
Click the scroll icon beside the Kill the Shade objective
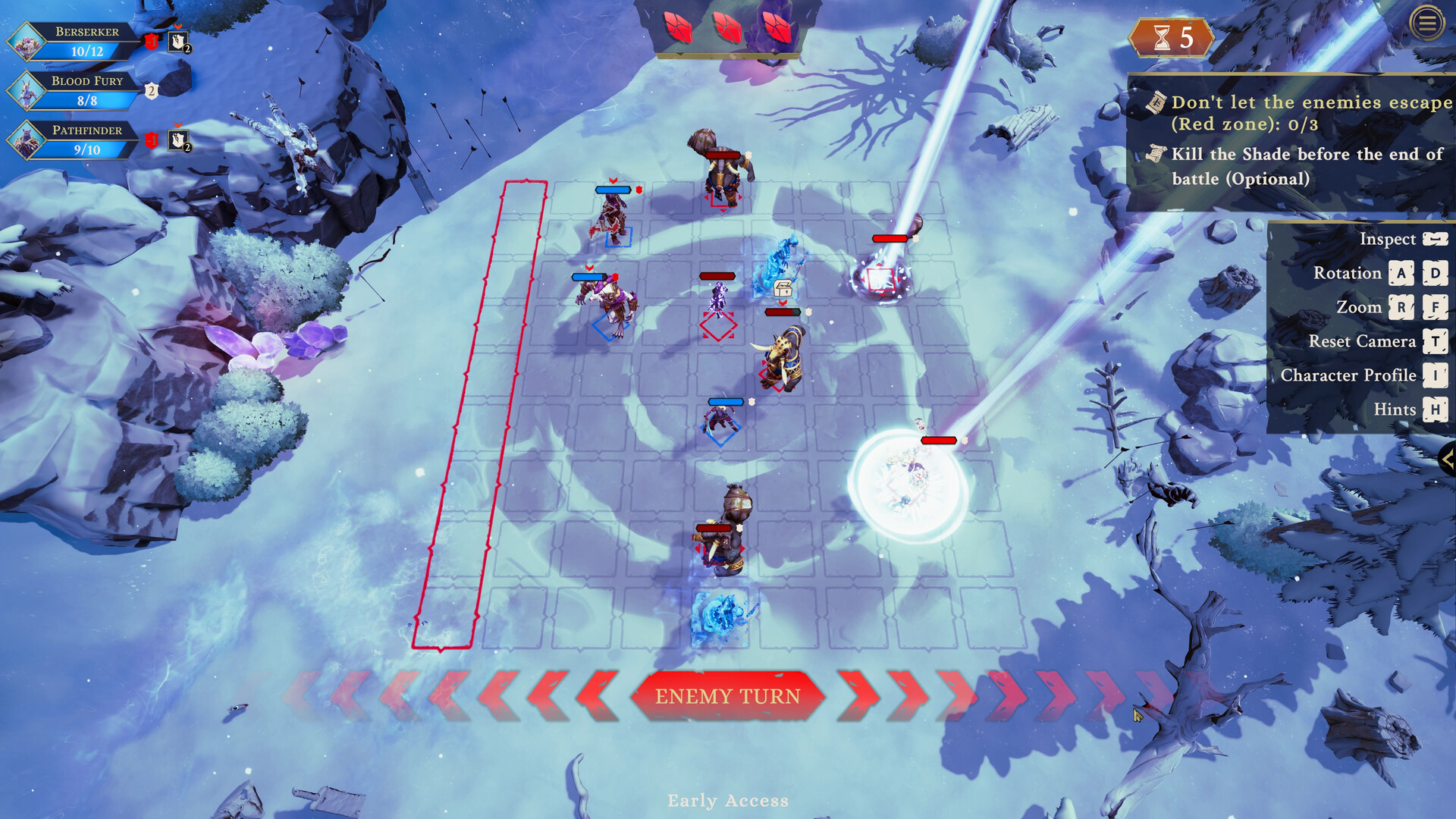tap(1155, 155)
